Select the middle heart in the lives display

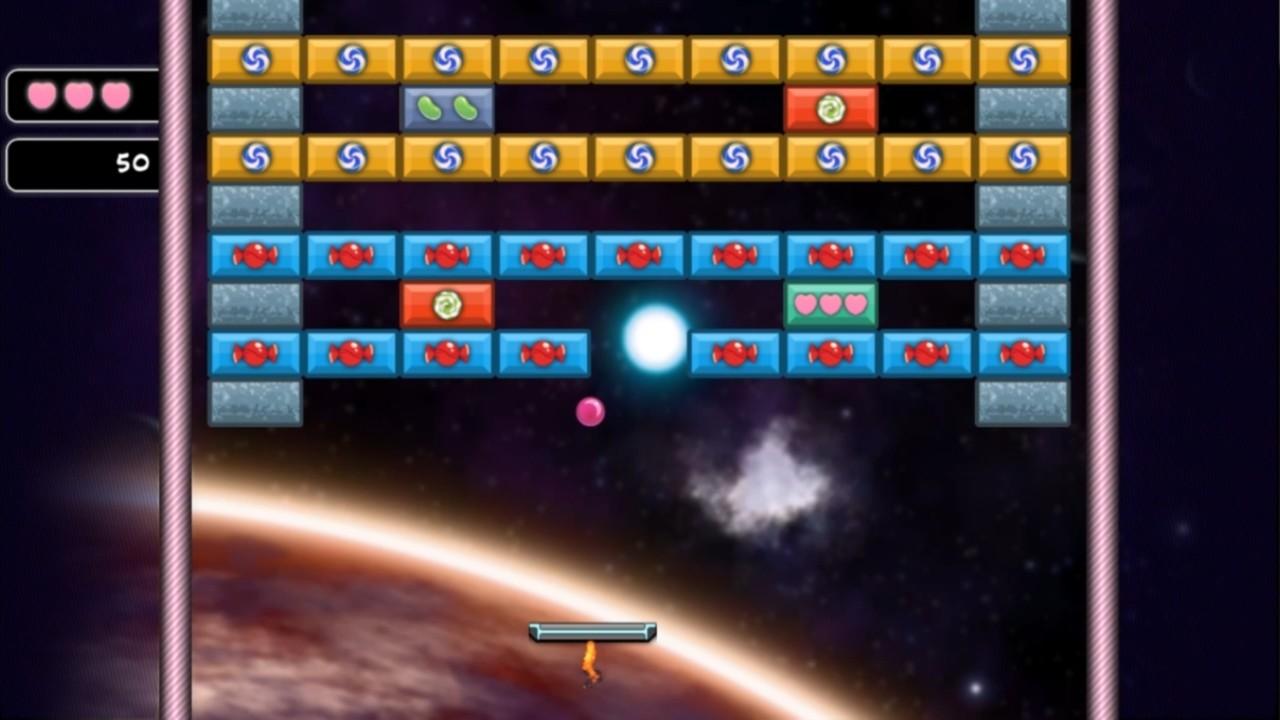(81, 94)
